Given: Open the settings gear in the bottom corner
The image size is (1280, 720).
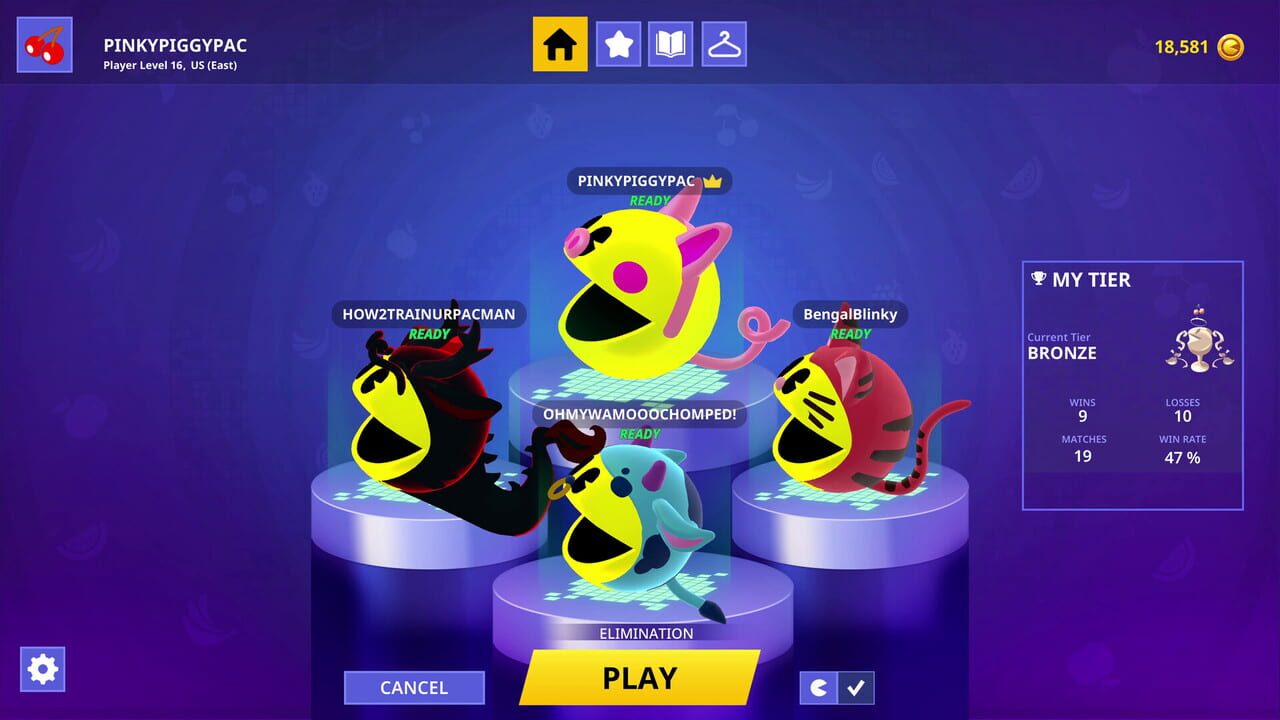Looking at the screenshot, I should point(41,669).
